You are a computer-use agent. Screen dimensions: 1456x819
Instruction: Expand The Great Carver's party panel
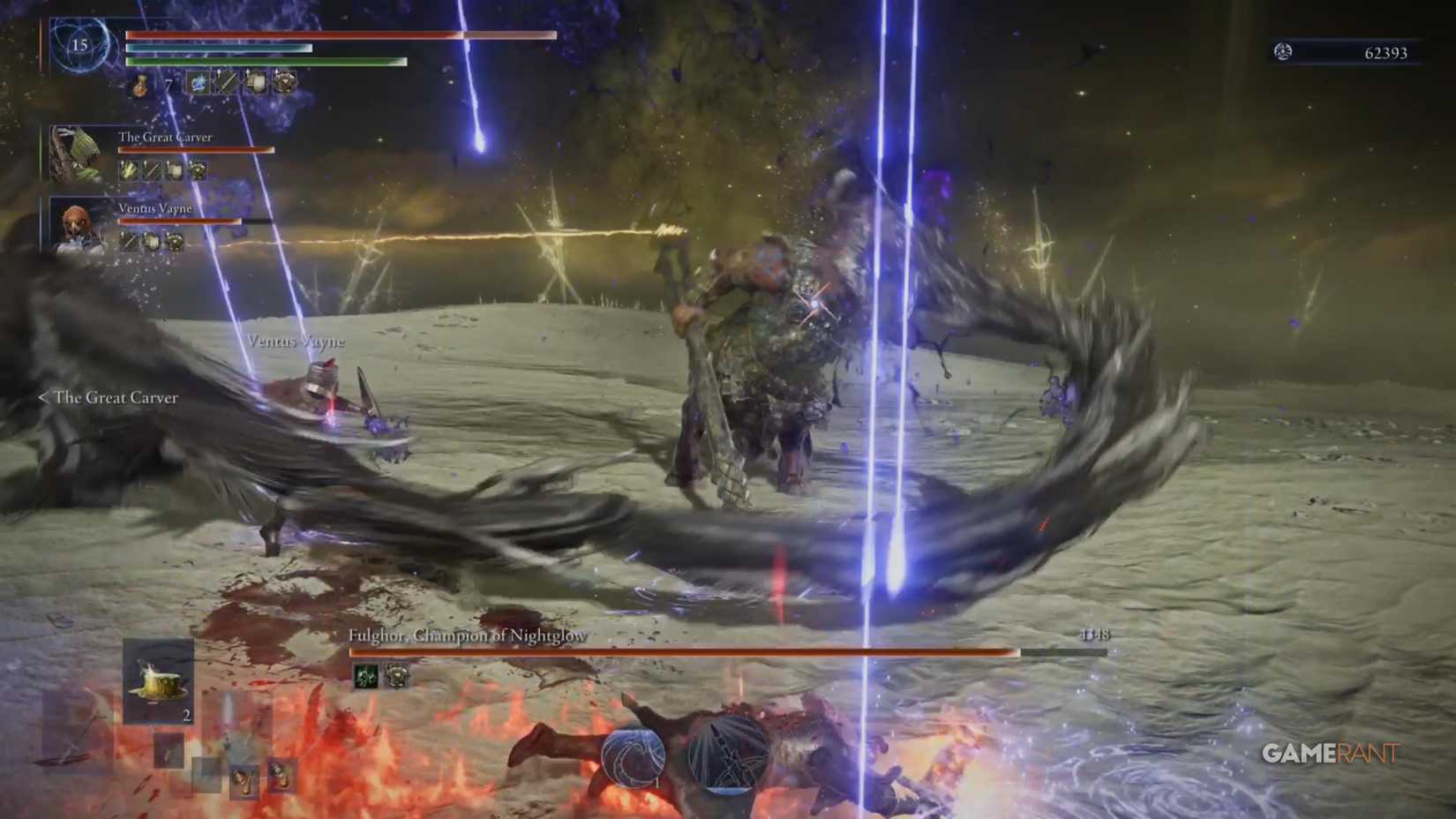168,137
